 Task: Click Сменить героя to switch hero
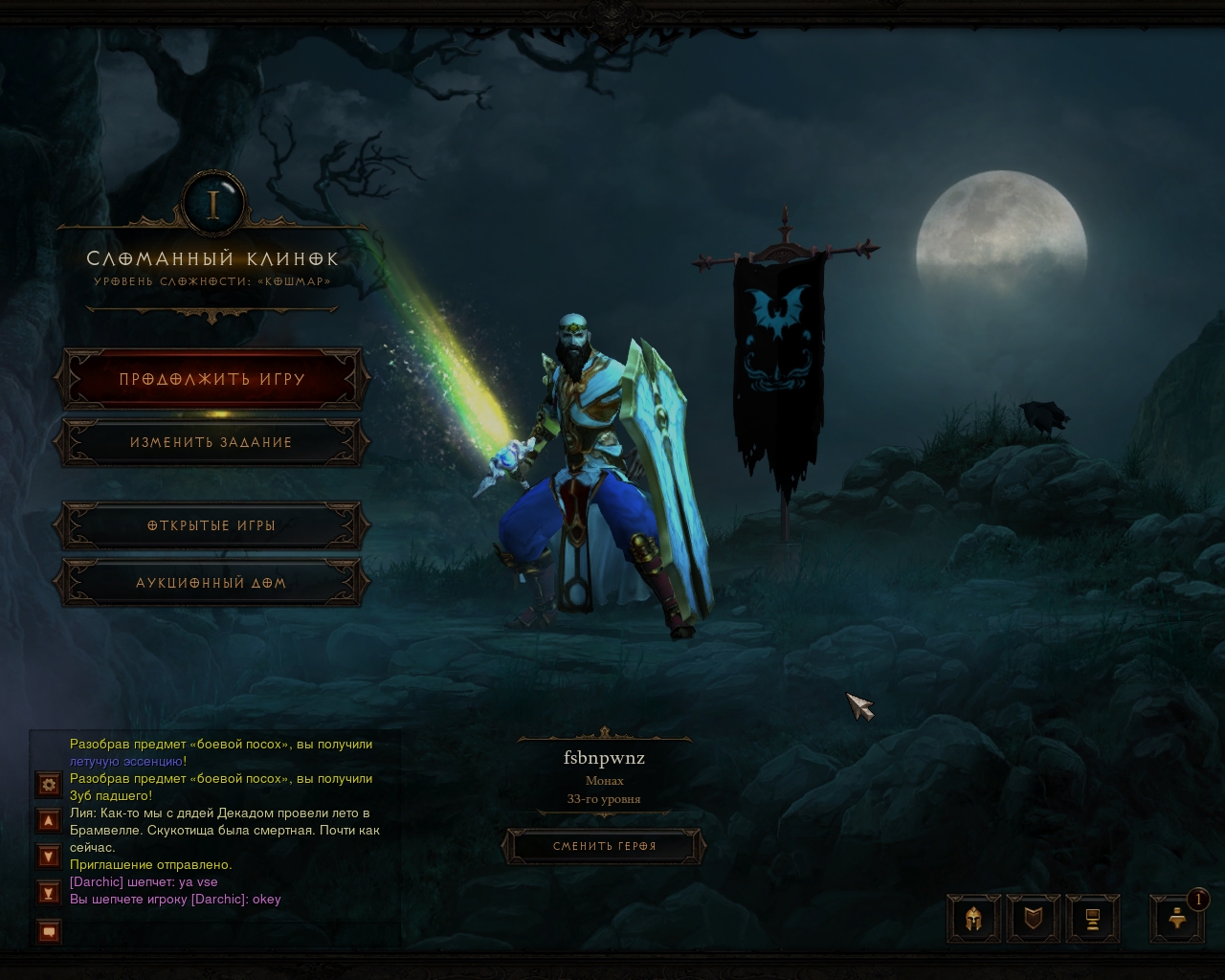(x=604, y=846)
